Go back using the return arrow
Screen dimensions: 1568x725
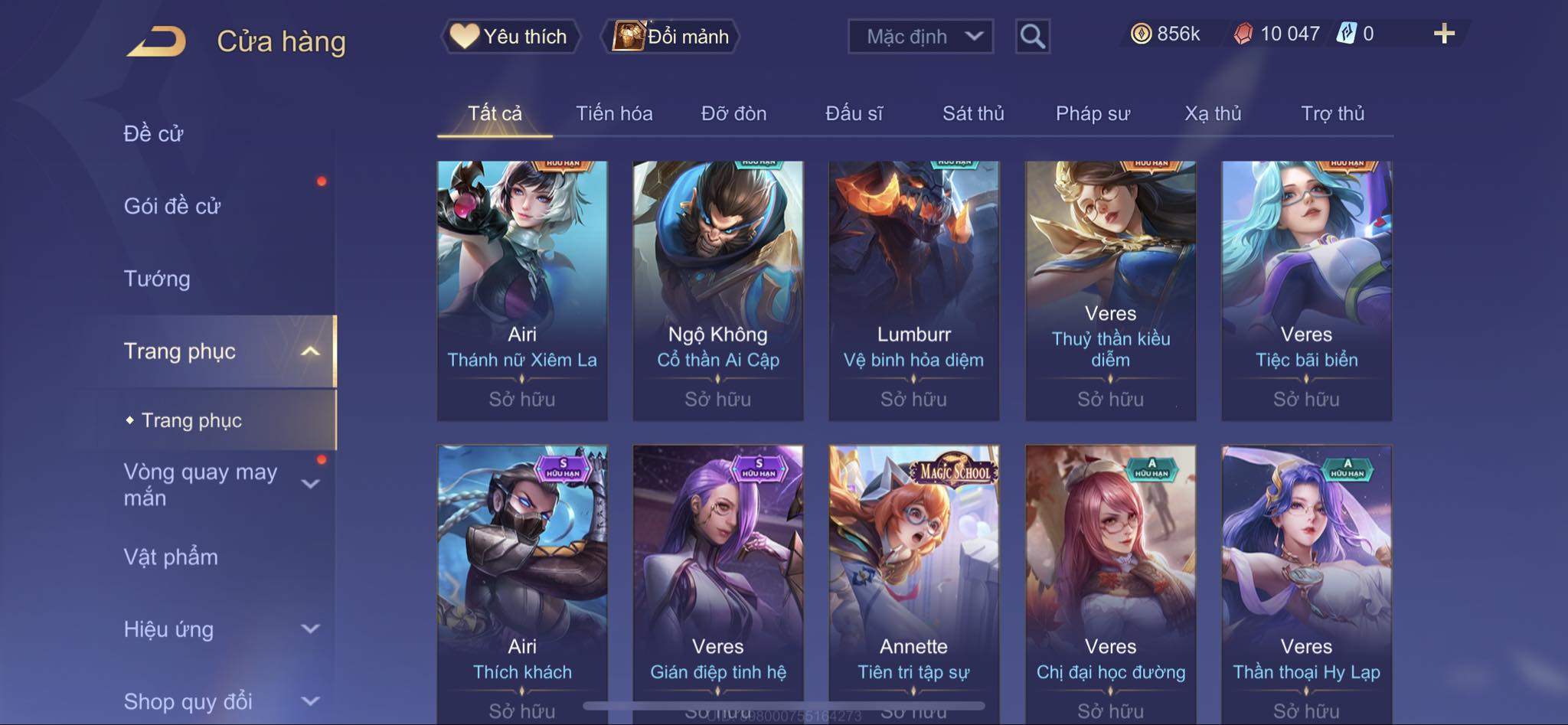coord(157,41)
